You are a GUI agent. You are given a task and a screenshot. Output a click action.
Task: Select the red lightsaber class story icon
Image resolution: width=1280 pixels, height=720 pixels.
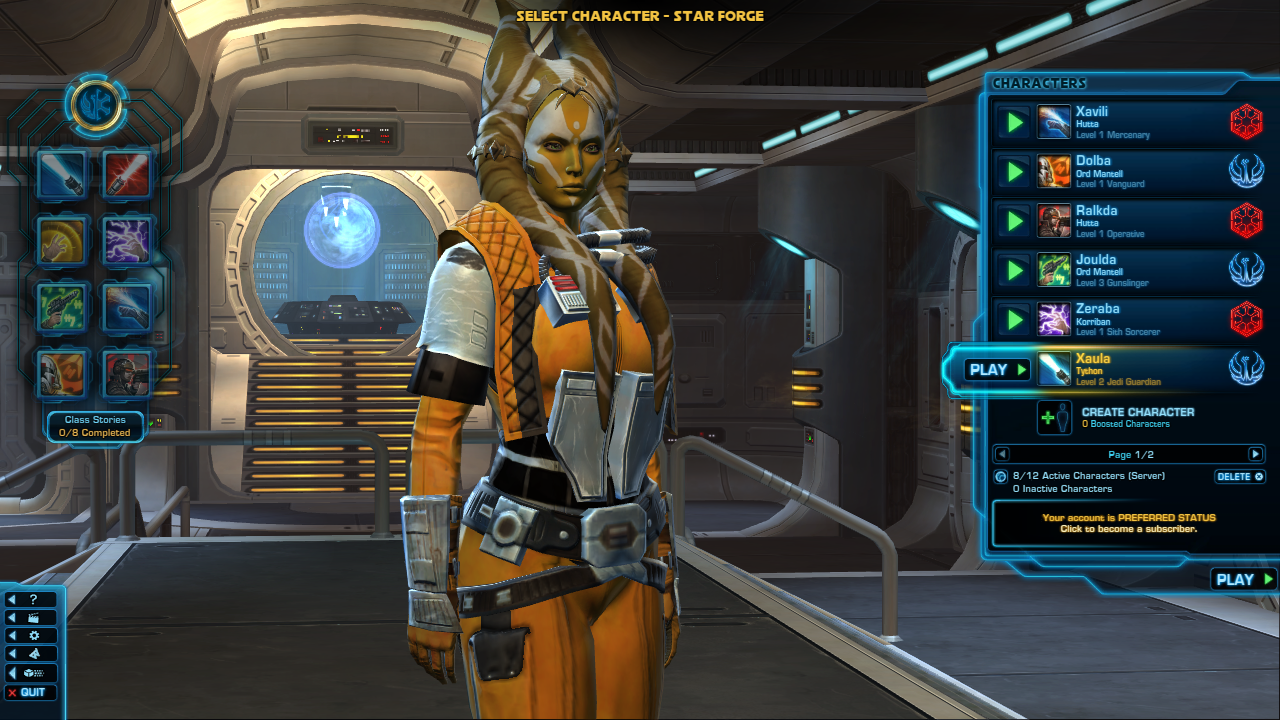click(x=128, y=174)
